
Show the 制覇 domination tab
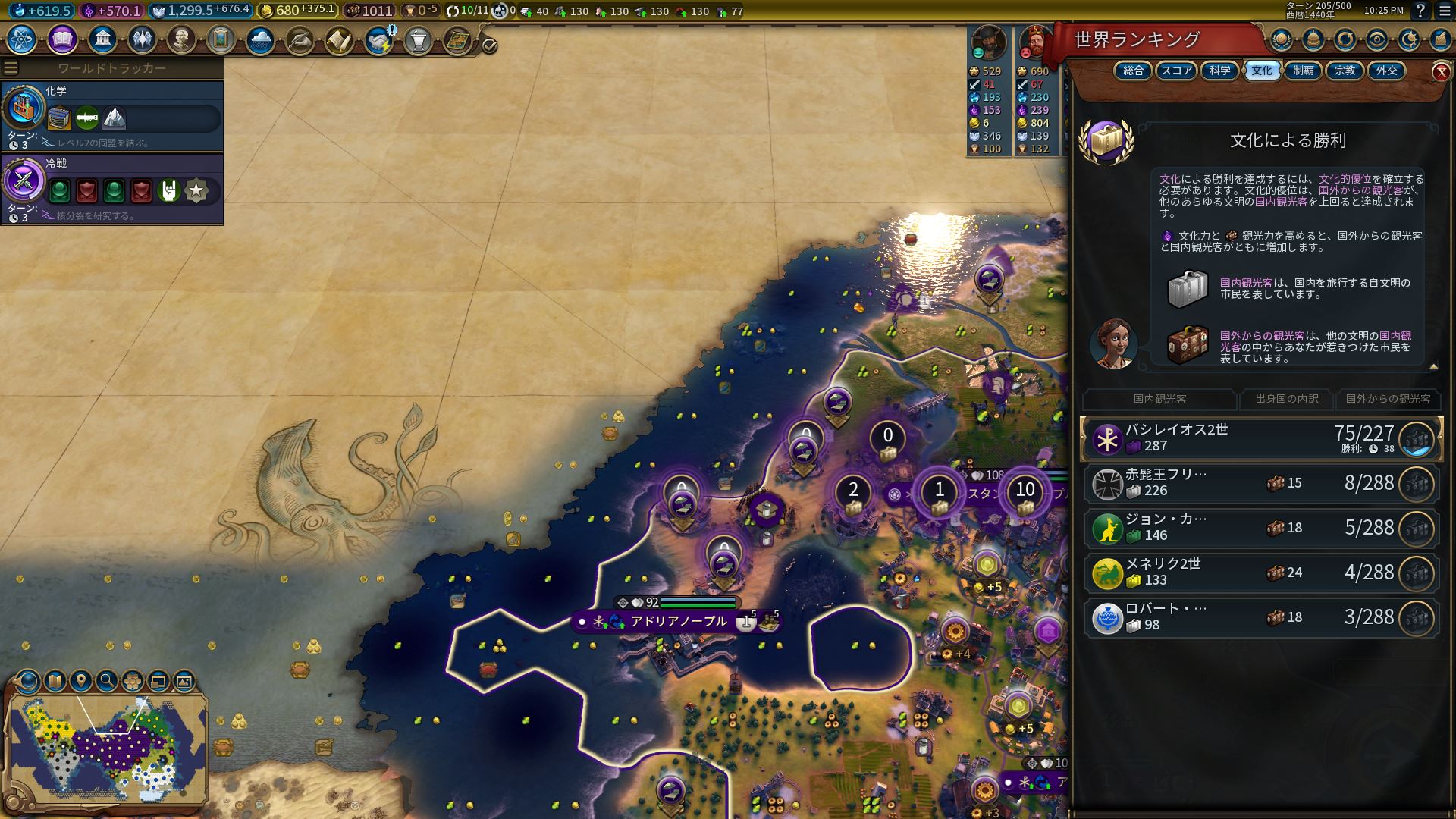[1303, 71]
